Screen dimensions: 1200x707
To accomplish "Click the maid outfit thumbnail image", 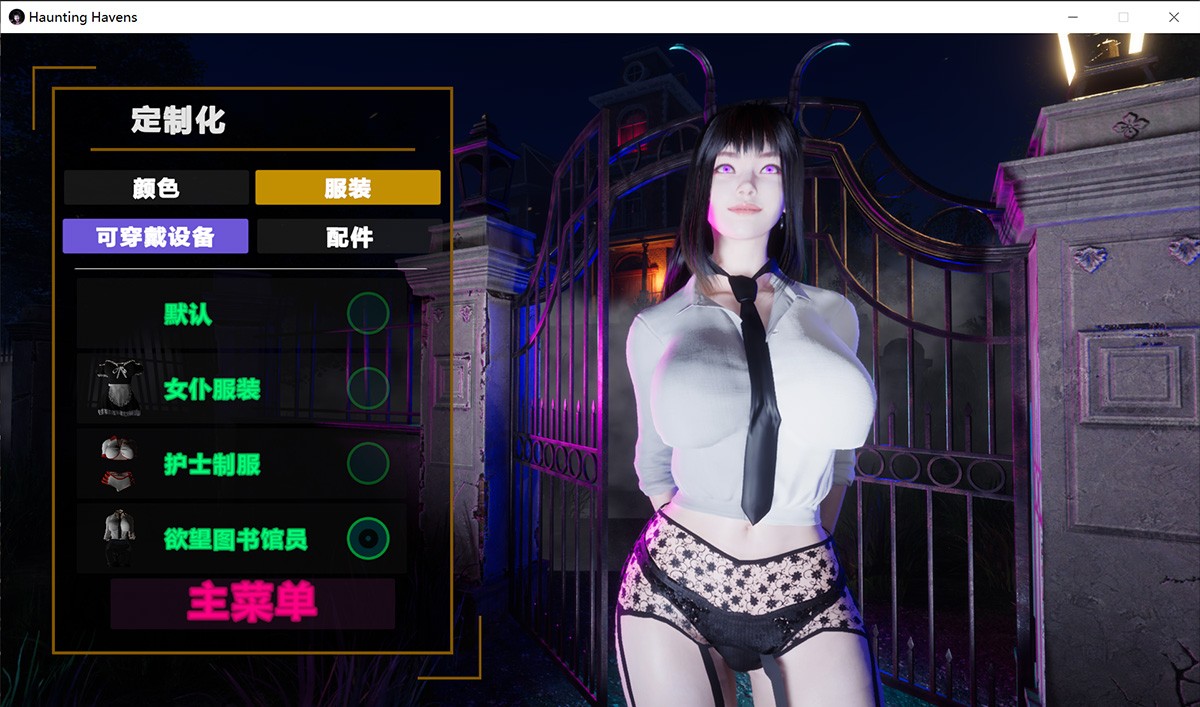I will pyautogui.click(x=119, y=388).
